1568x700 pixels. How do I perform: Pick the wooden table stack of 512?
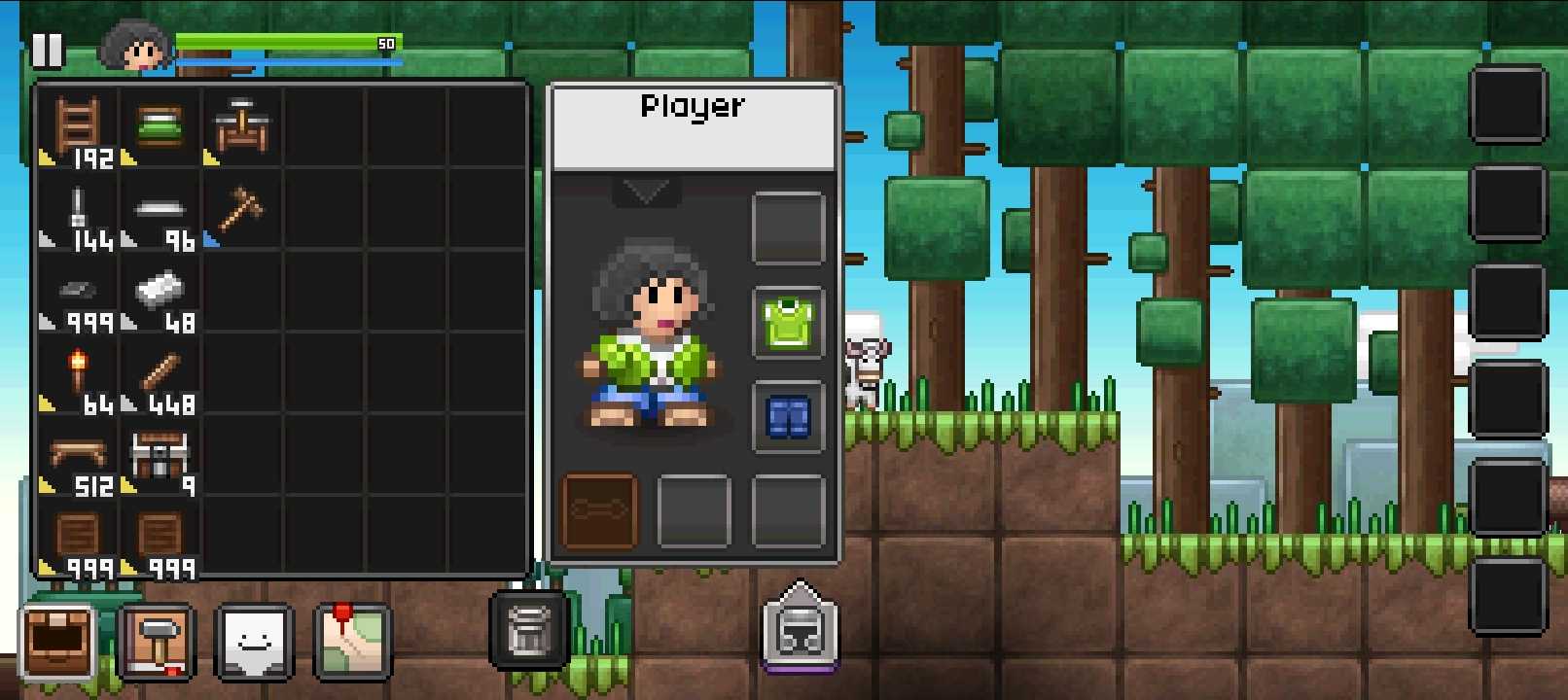click(78, 457)
